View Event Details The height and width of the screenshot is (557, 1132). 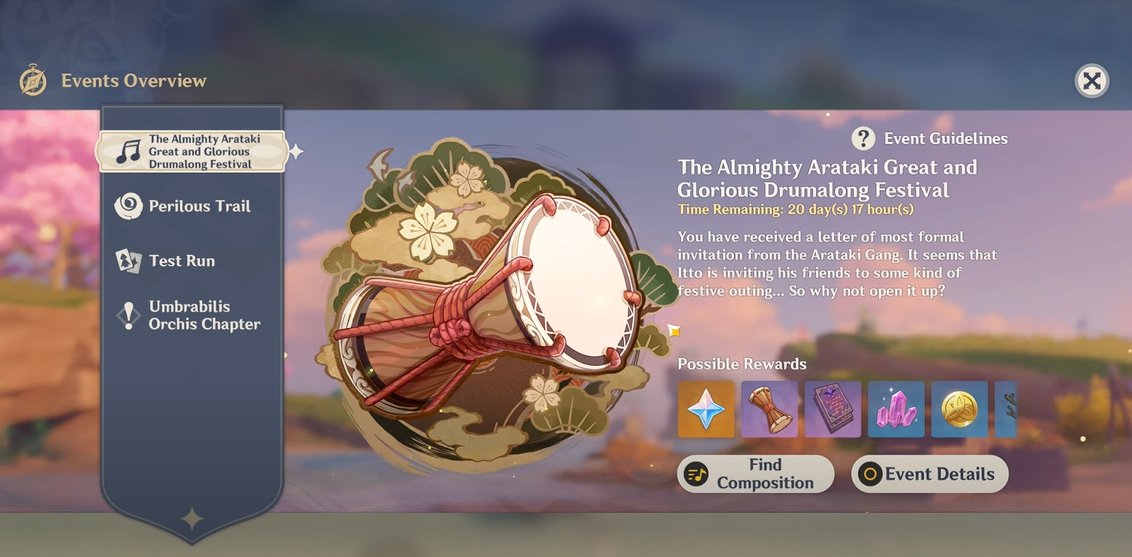click(929, 474)
